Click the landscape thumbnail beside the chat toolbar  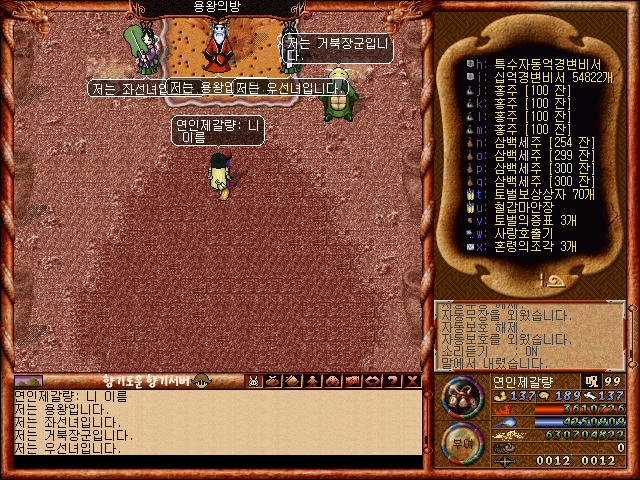pos(28,381)
